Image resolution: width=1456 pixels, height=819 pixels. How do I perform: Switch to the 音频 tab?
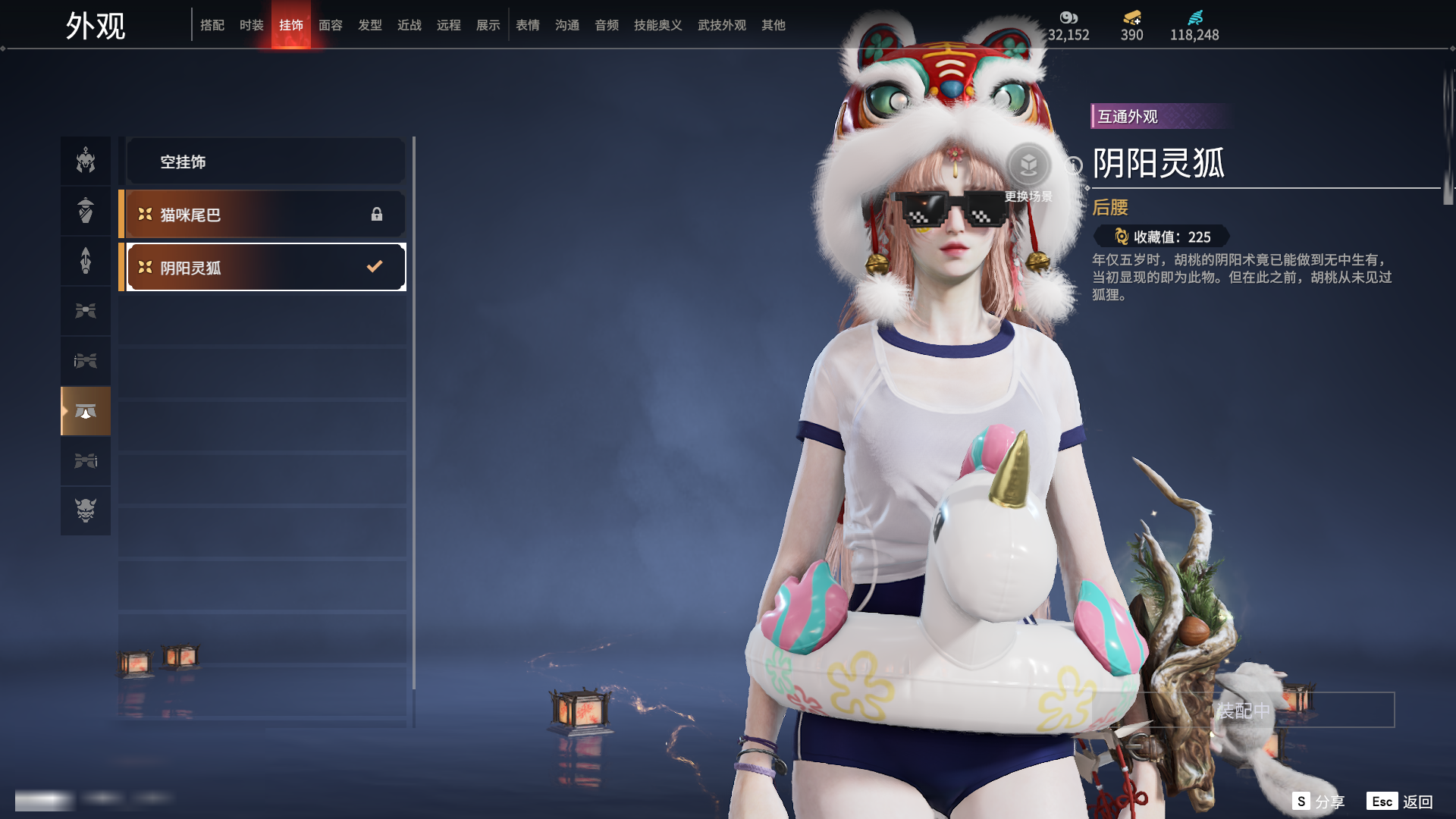pos(606,25)
